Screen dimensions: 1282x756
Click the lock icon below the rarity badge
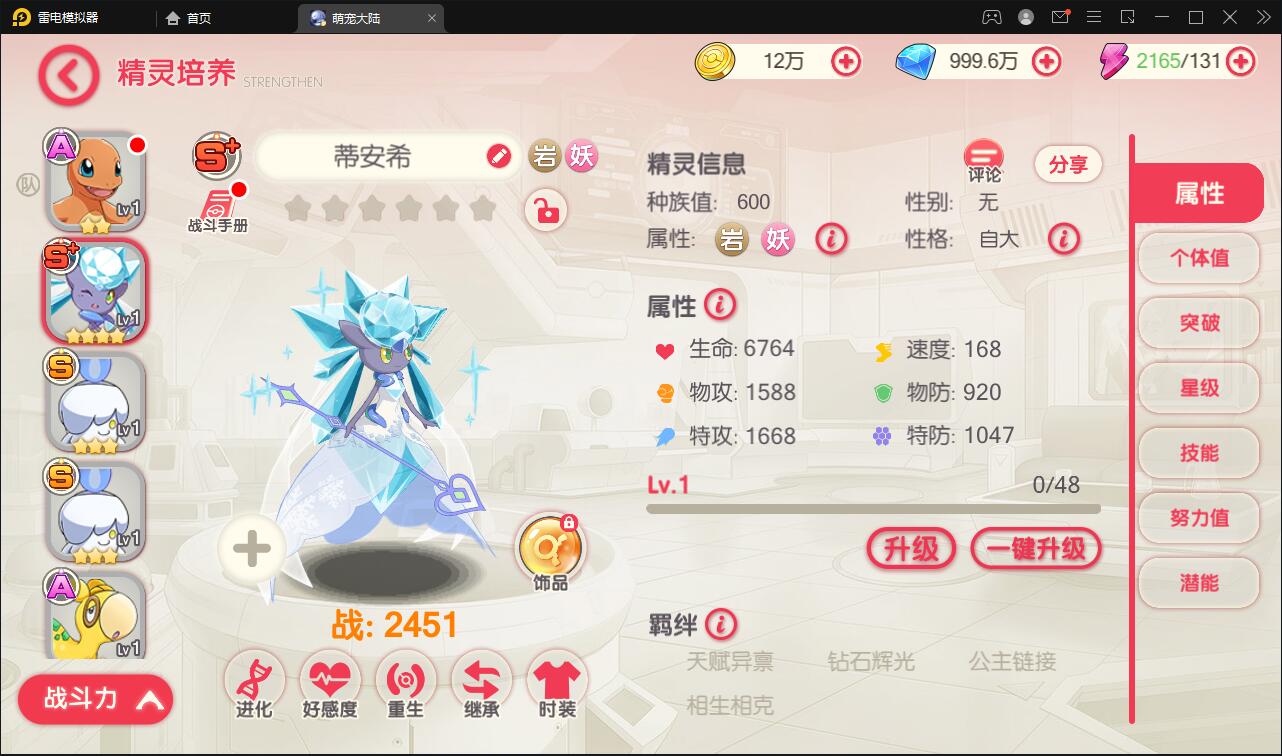[x=546, y=211]
